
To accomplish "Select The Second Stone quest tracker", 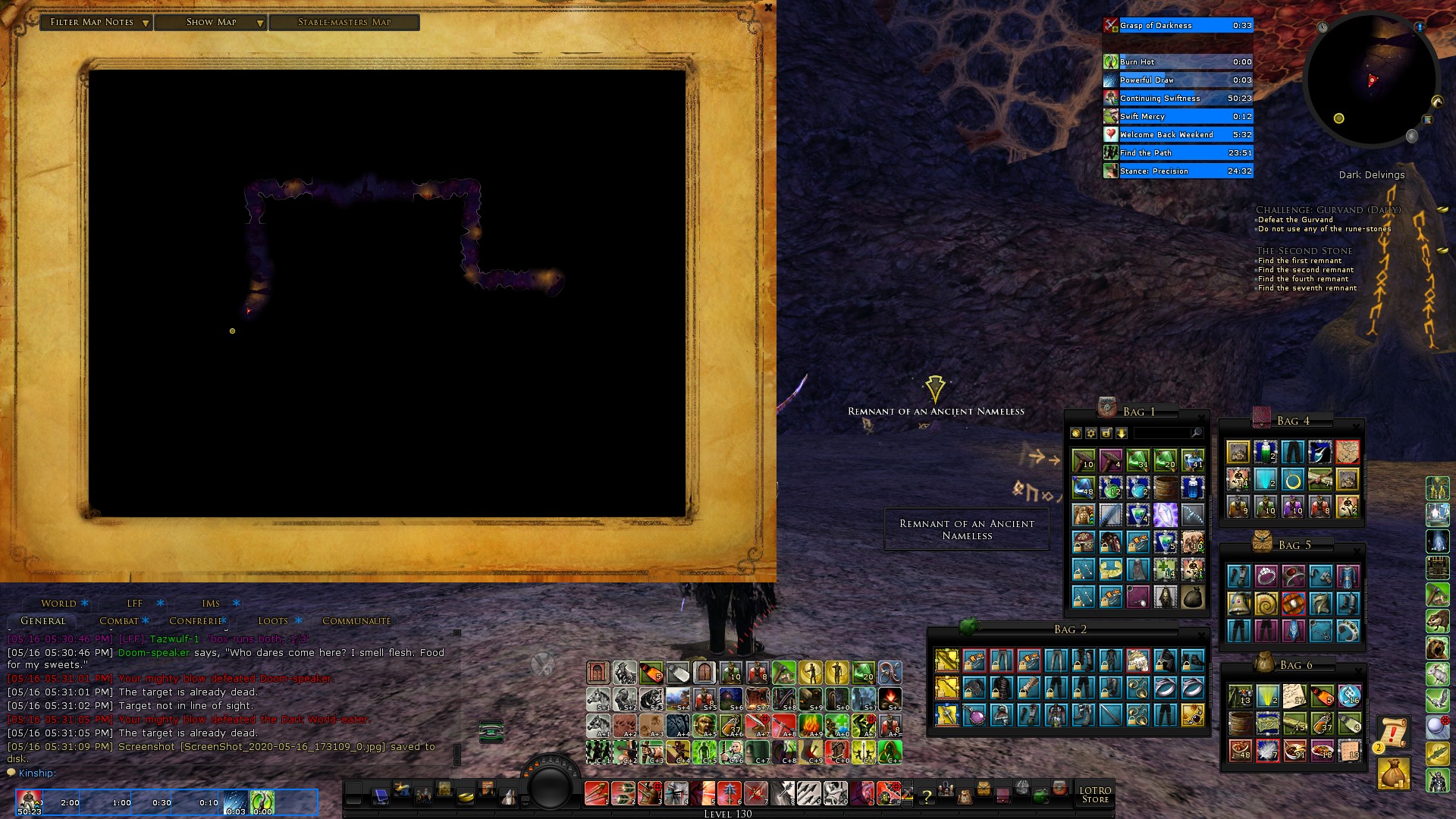I will pyautogui.click(x=1304, y=251).
